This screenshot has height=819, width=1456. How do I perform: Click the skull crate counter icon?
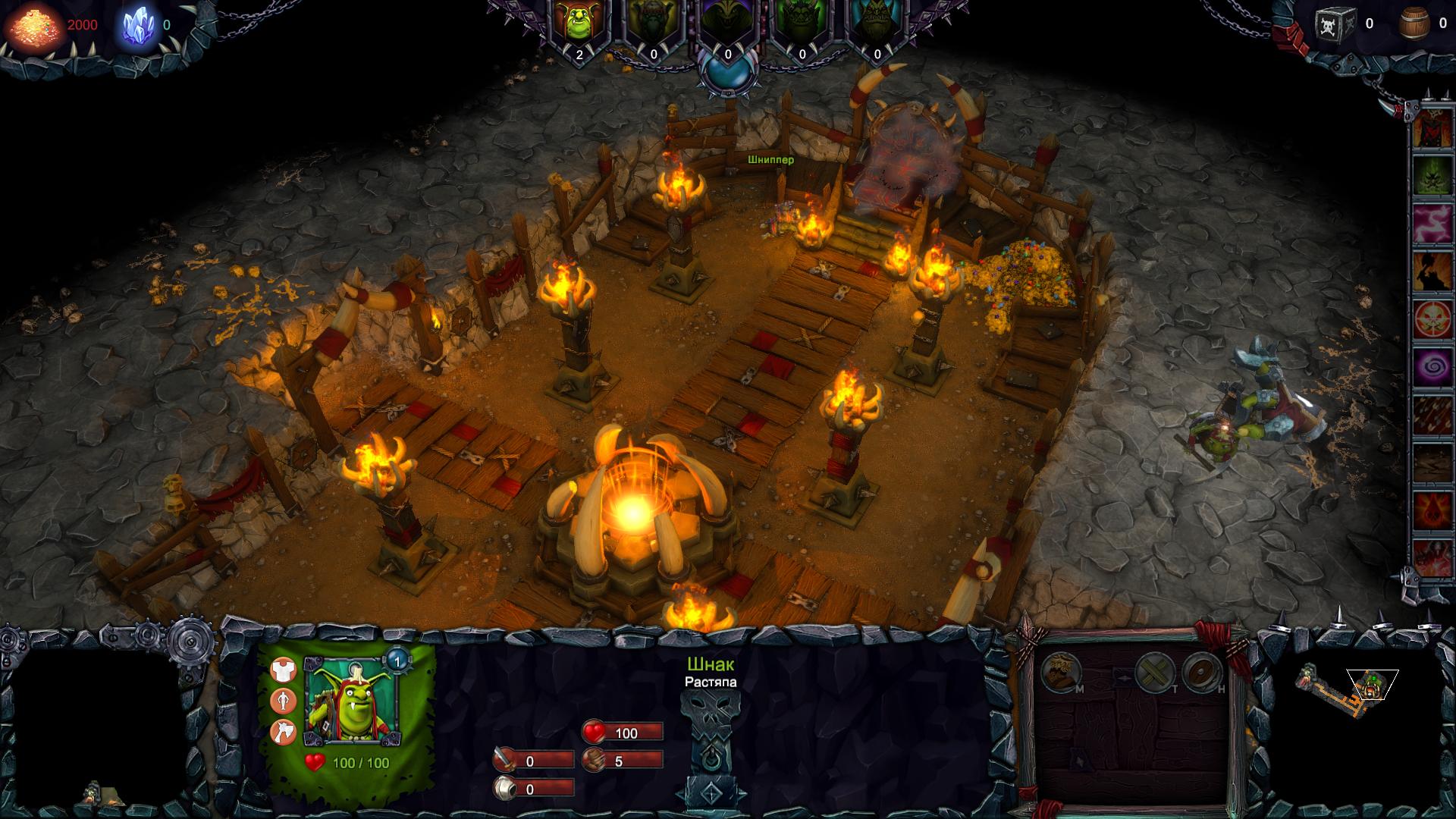(x=1335, y=24)
